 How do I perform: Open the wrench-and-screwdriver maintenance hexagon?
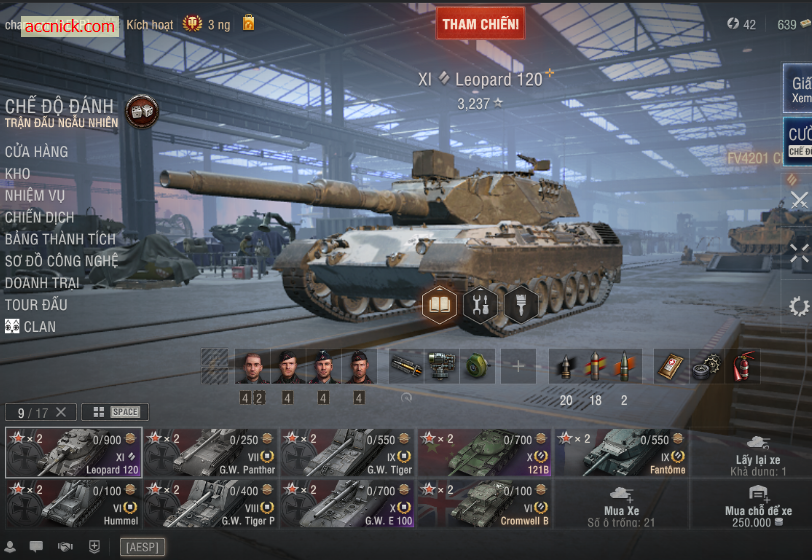[481, 304]
